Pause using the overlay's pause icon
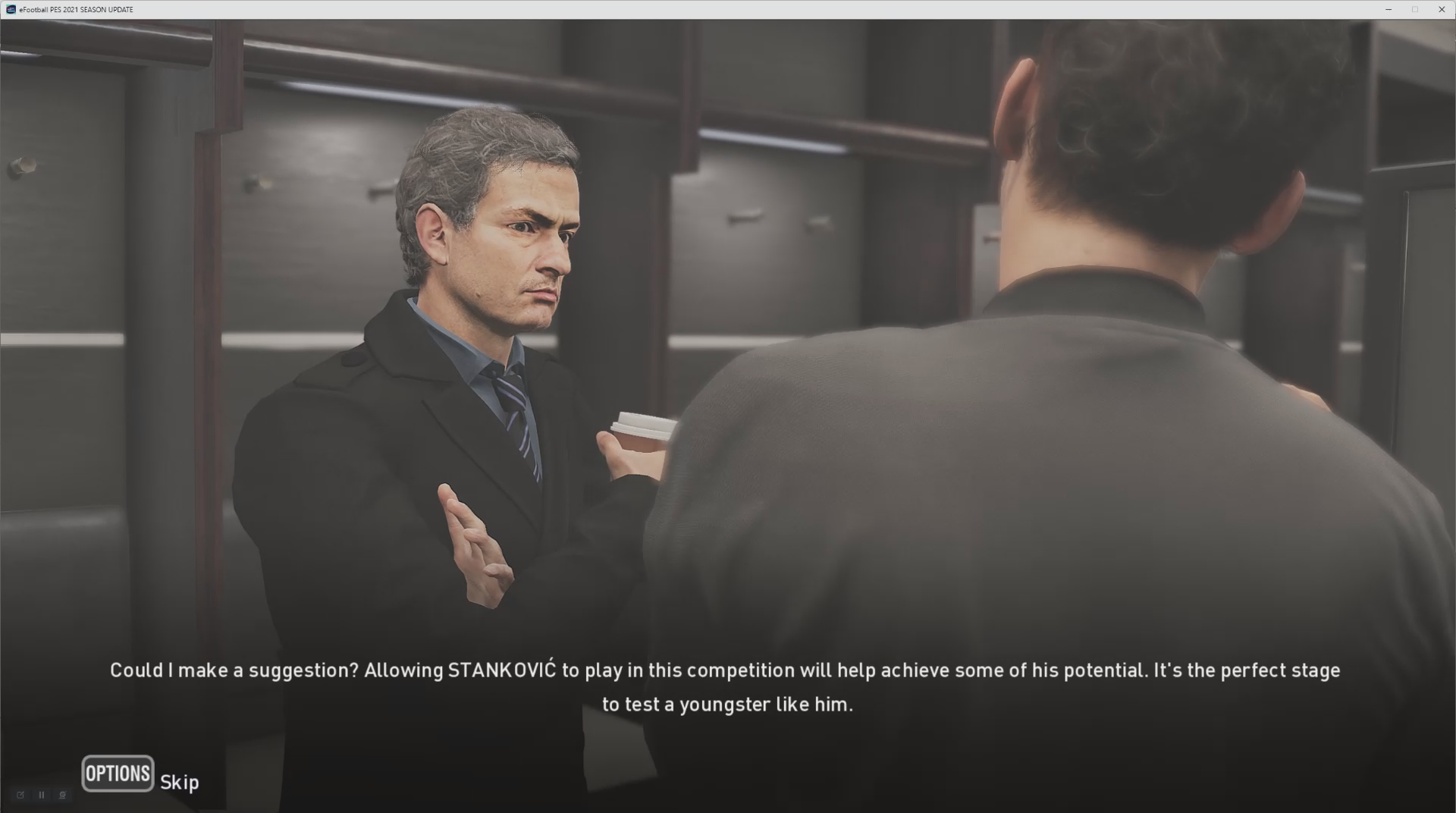The height and width of the screenshot is (813, 1456). [42, 795]
